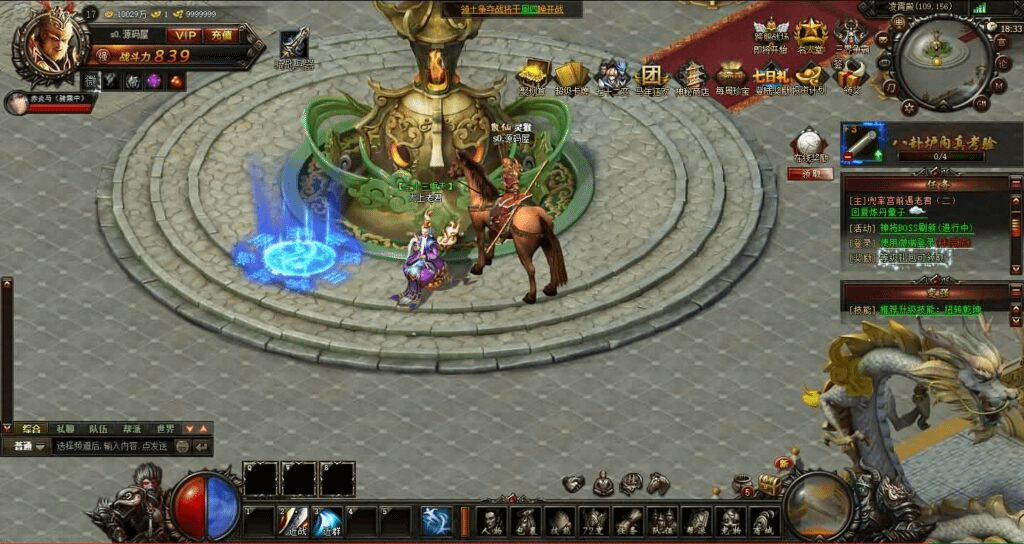Open the 队伍 team menu icon
Viewport: 1024px width, 544px height.
(x=660, y=521)
